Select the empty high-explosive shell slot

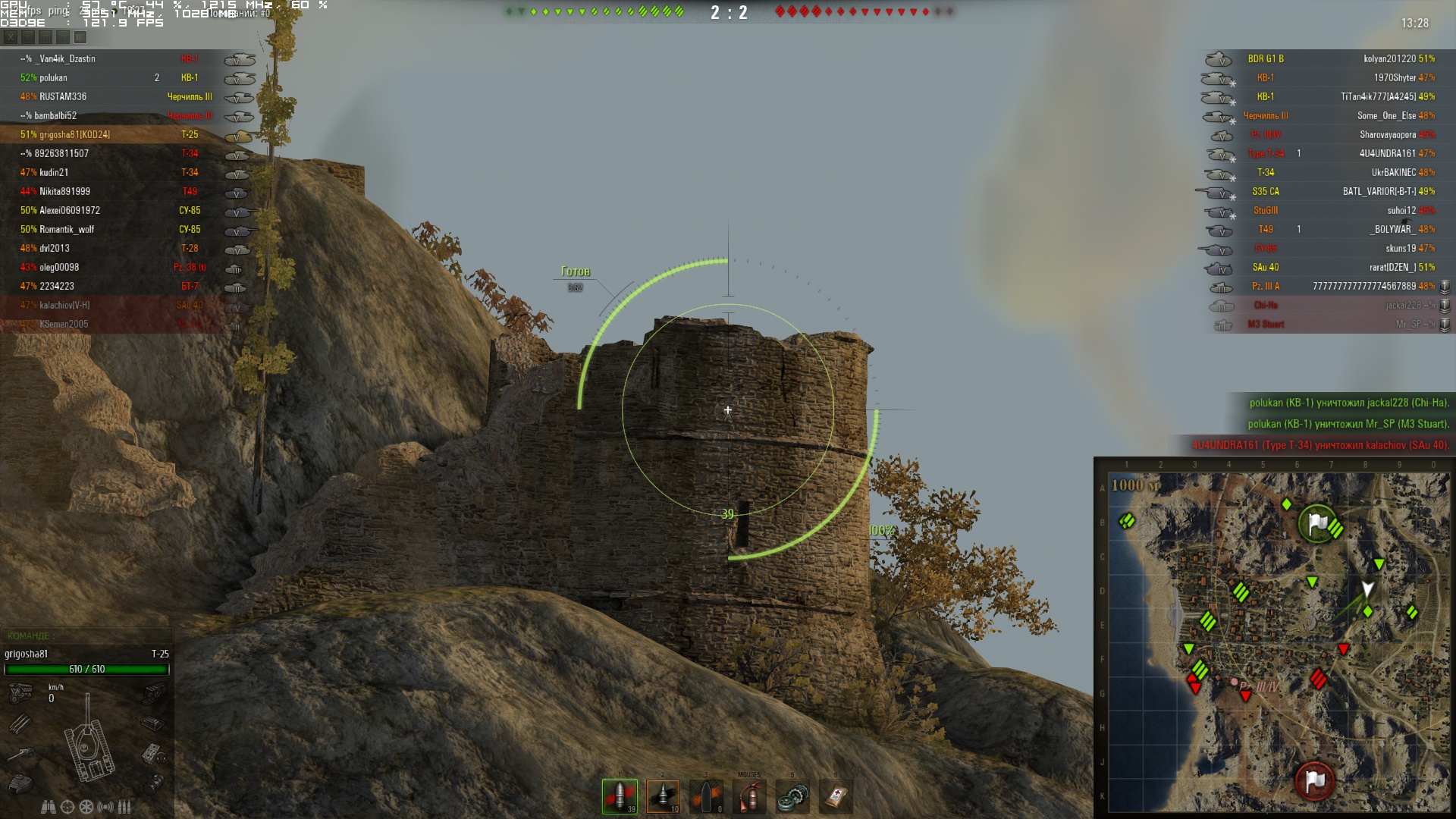click(x=706, y=796)
